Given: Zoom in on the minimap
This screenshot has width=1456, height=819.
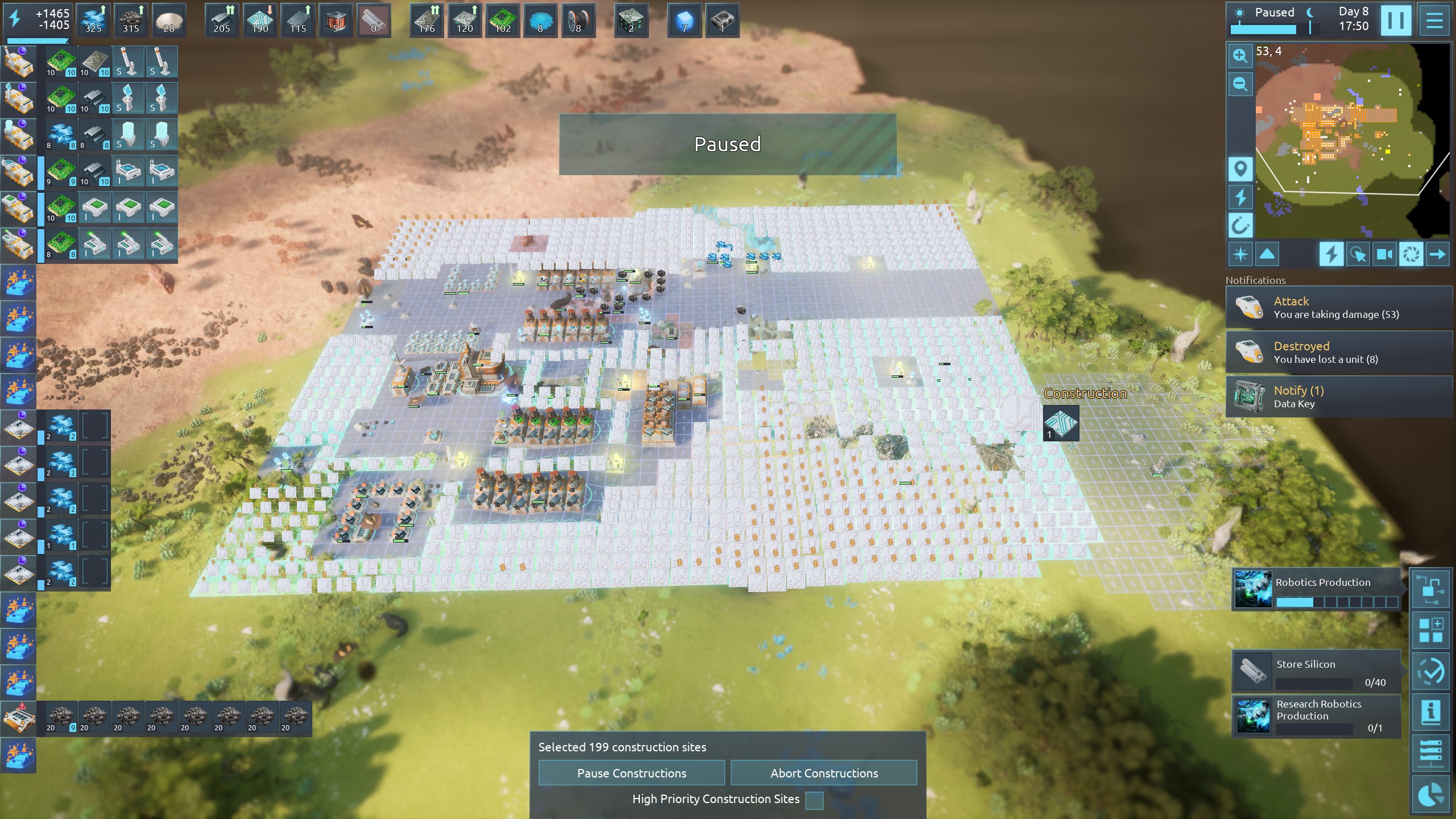Looking at the screenshot, I should tap(1240, 56).
